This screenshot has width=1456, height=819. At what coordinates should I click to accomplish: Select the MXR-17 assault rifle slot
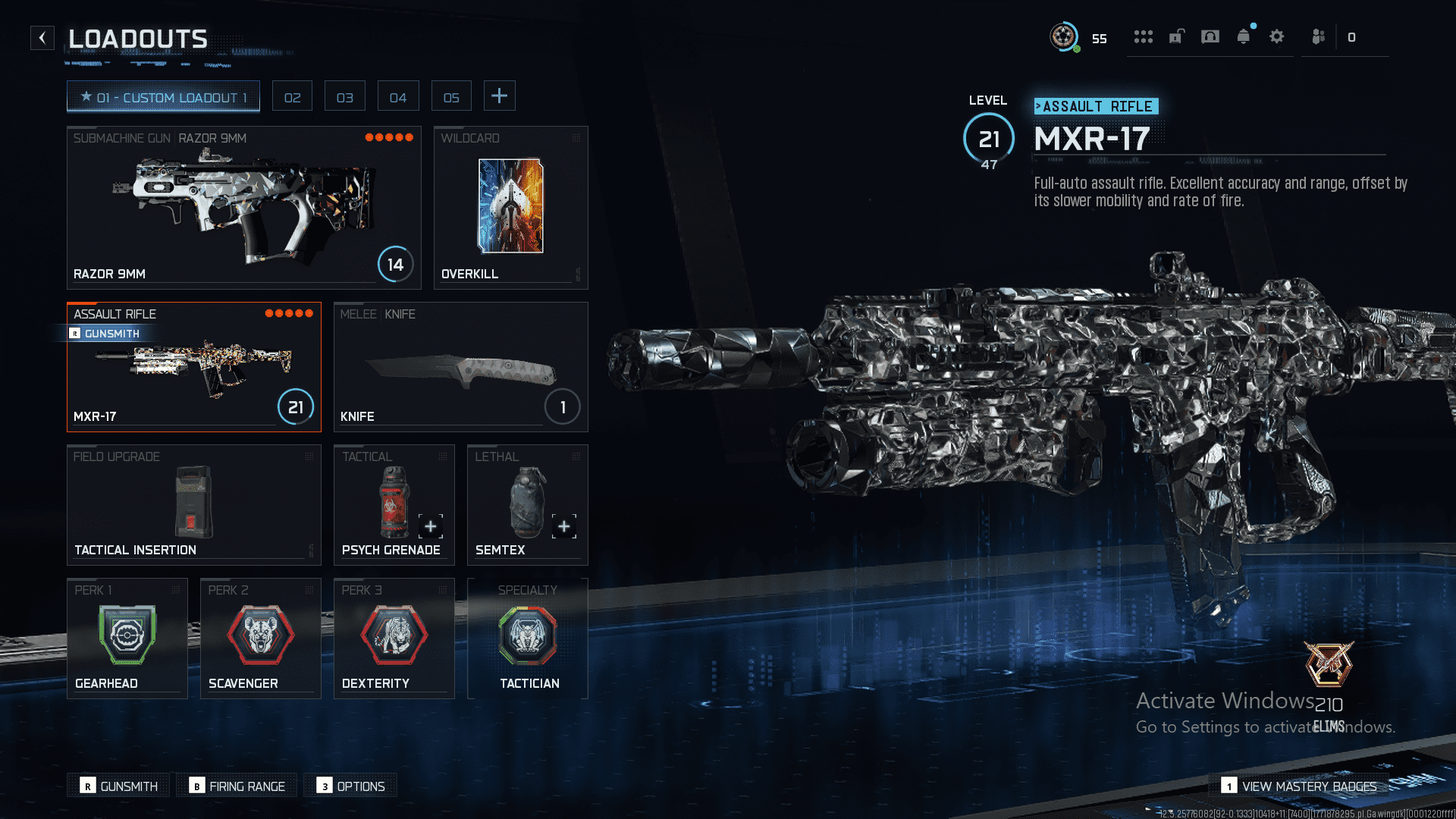(193, 367)
